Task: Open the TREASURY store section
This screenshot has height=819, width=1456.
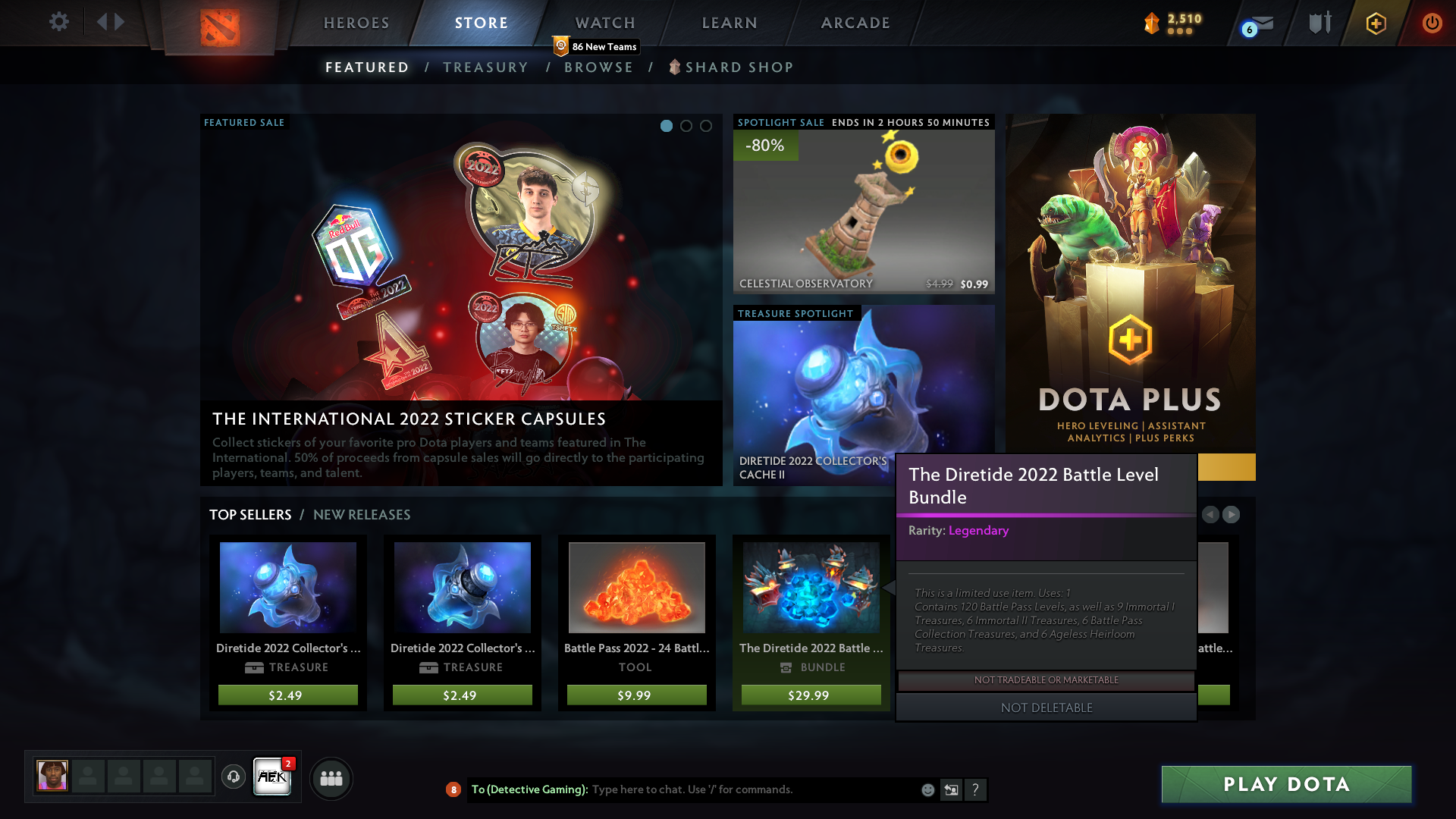Action: (486, 67)
